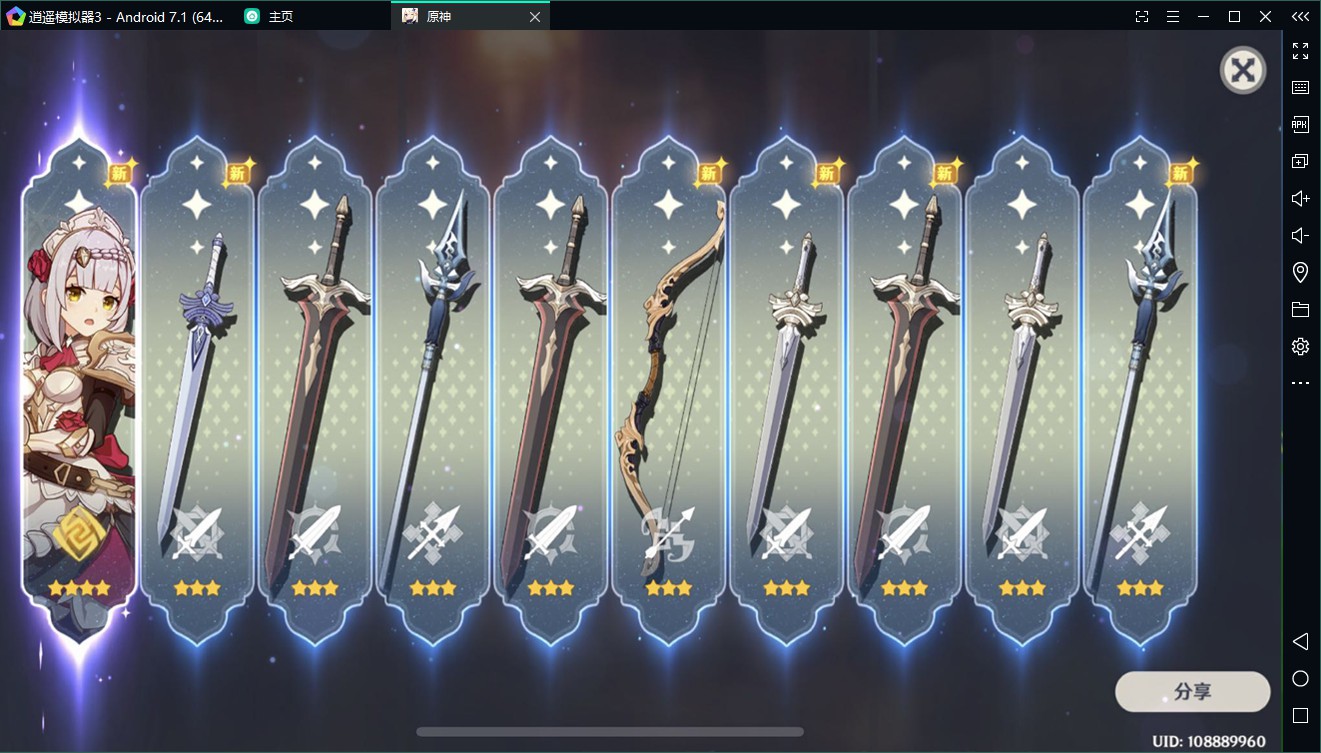Open the emulator keyboard mapping tool

1300,88
